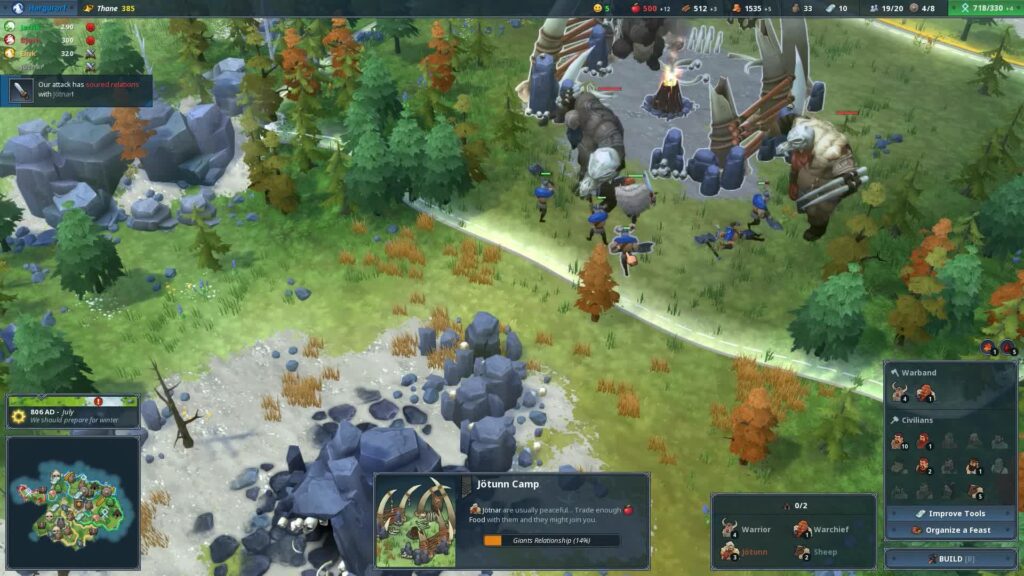Click the Jötunn Camp portrait thumbnail
Viewport: 1024px width, 576px height.
coord(415,522)
